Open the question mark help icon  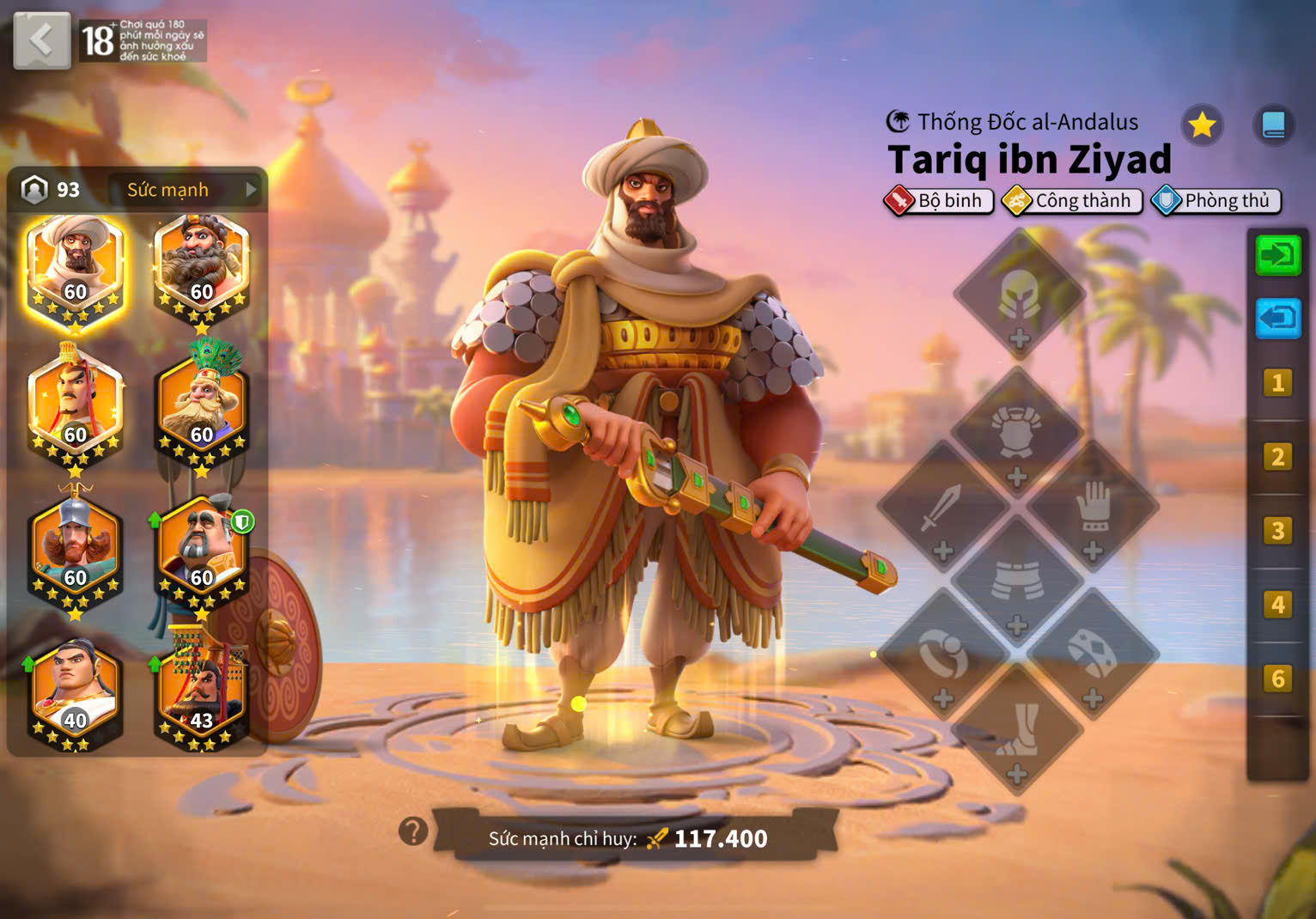coord(413,831)
